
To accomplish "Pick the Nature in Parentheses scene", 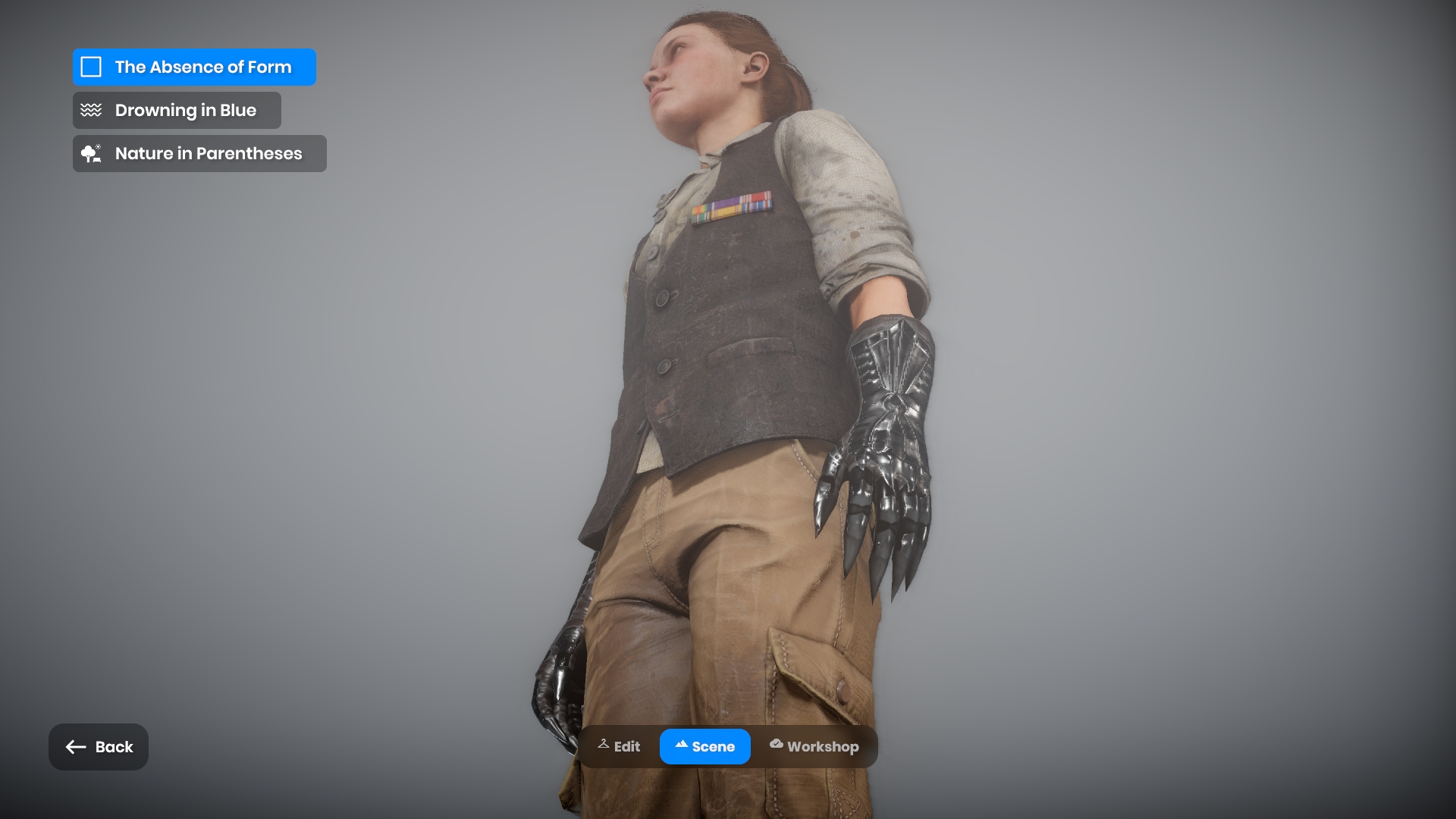I will [x=199, y=154].
